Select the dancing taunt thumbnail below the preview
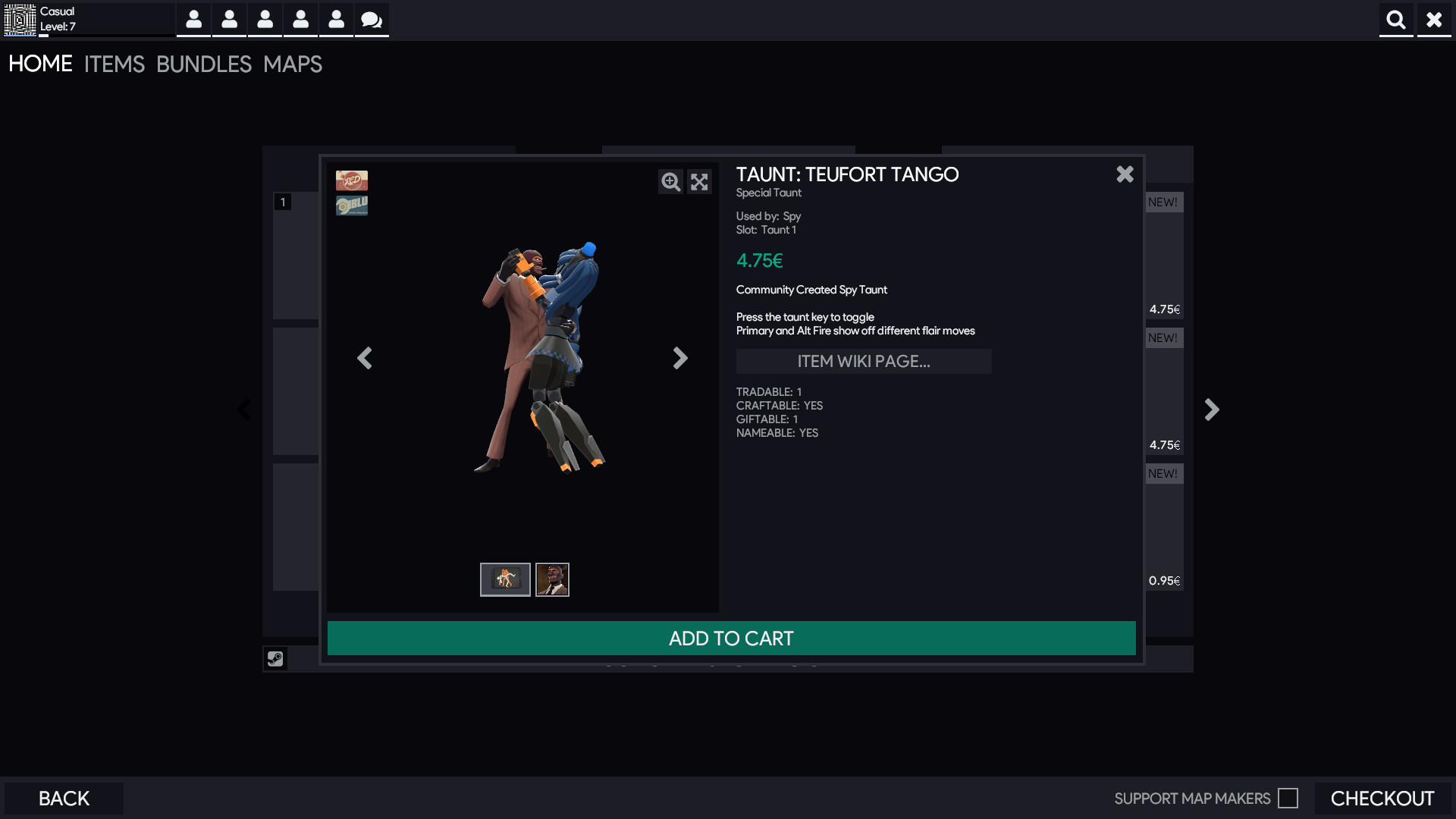Screen dimensions: 1456x819 [504, 579]
